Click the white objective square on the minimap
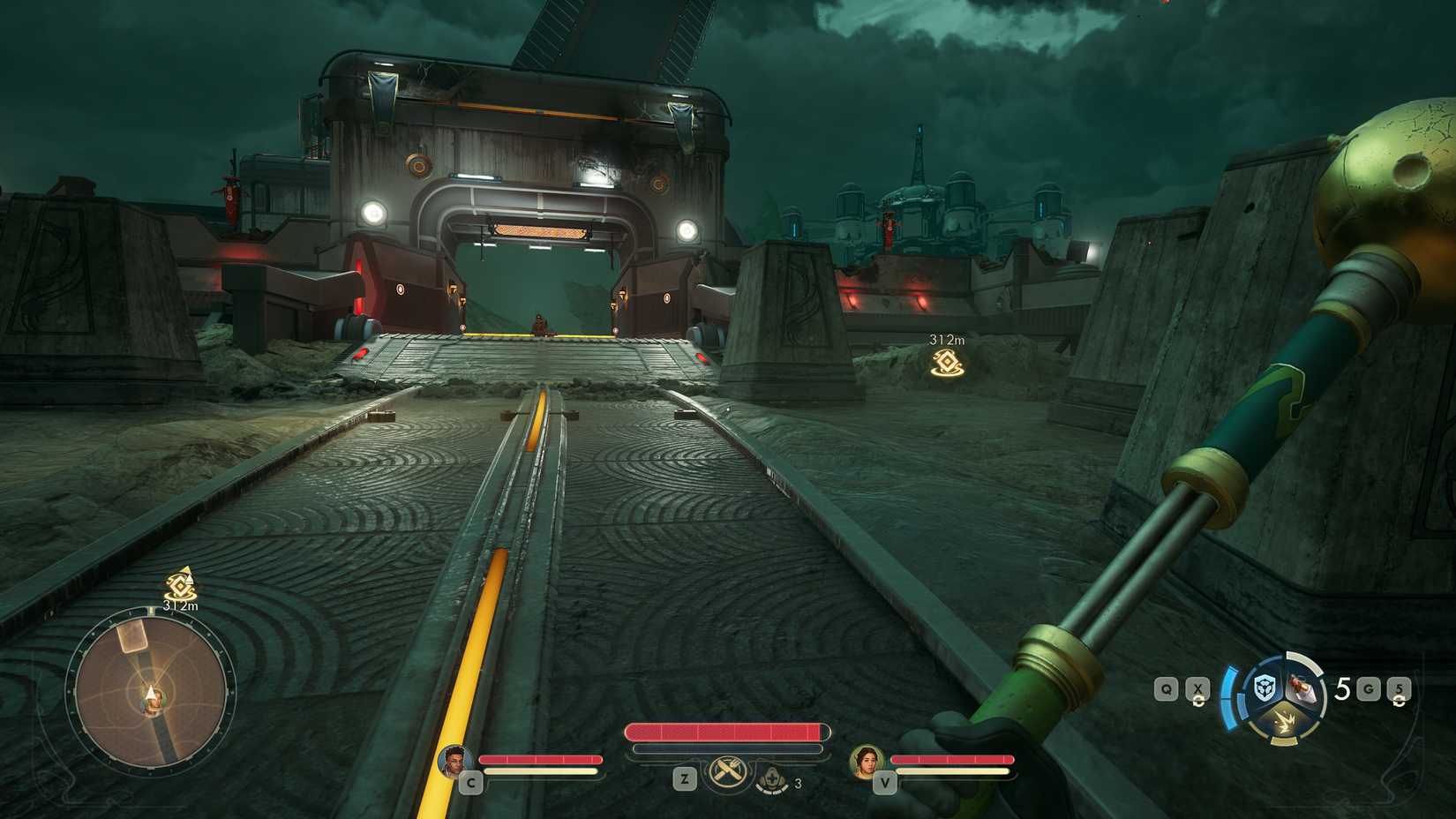1456x819 pixels. pyautogui.click(x=132, y=638)
